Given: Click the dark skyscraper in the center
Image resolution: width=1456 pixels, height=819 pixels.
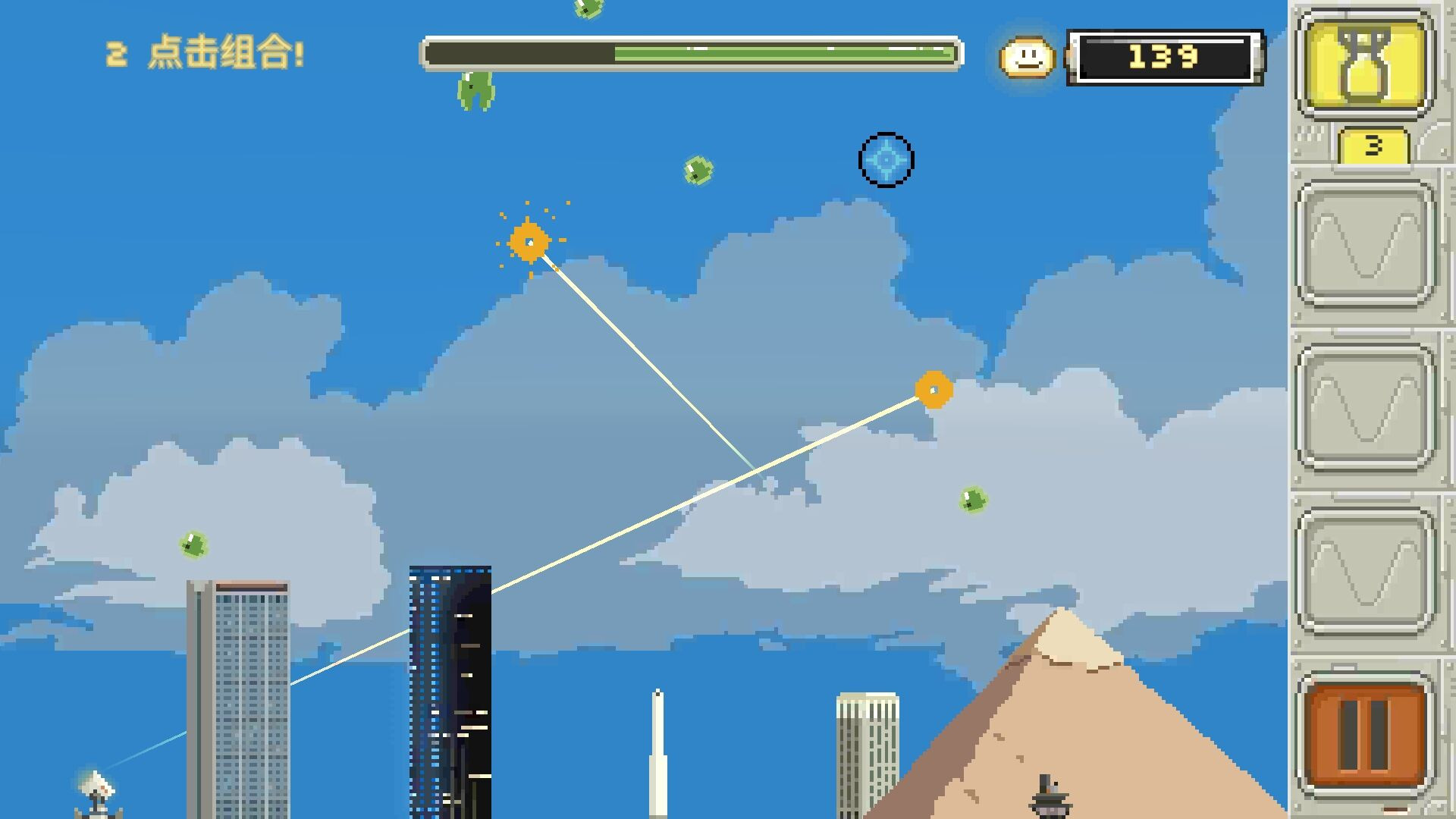Looking at the screenshot, I should tap(450, 682).
